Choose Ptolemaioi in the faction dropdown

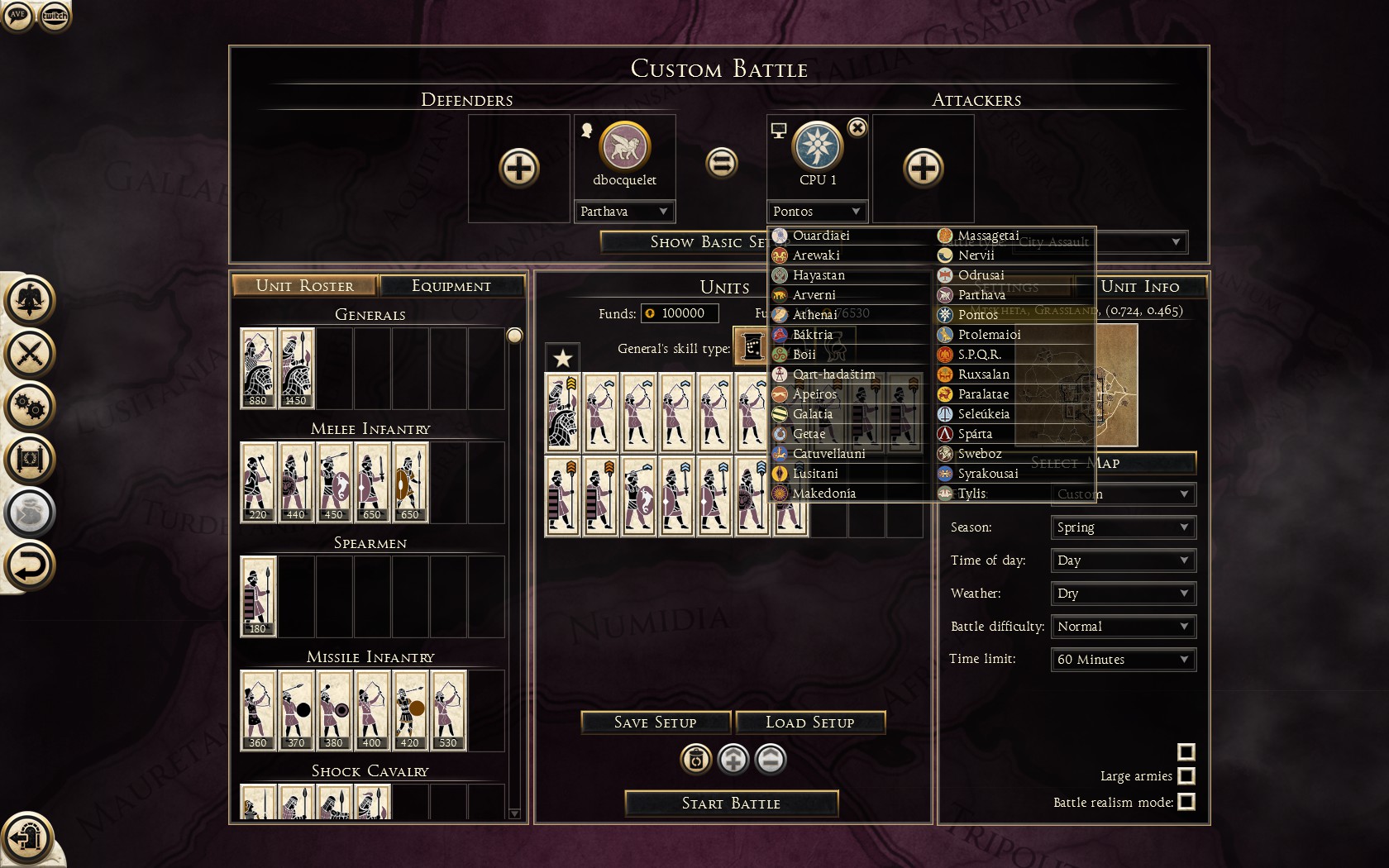(989, 335)
